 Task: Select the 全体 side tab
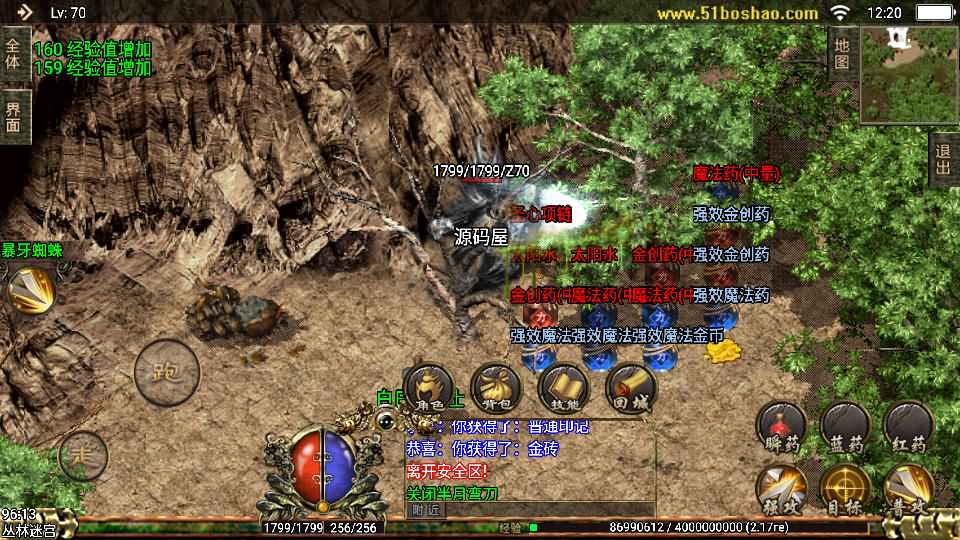click(14, 54)
